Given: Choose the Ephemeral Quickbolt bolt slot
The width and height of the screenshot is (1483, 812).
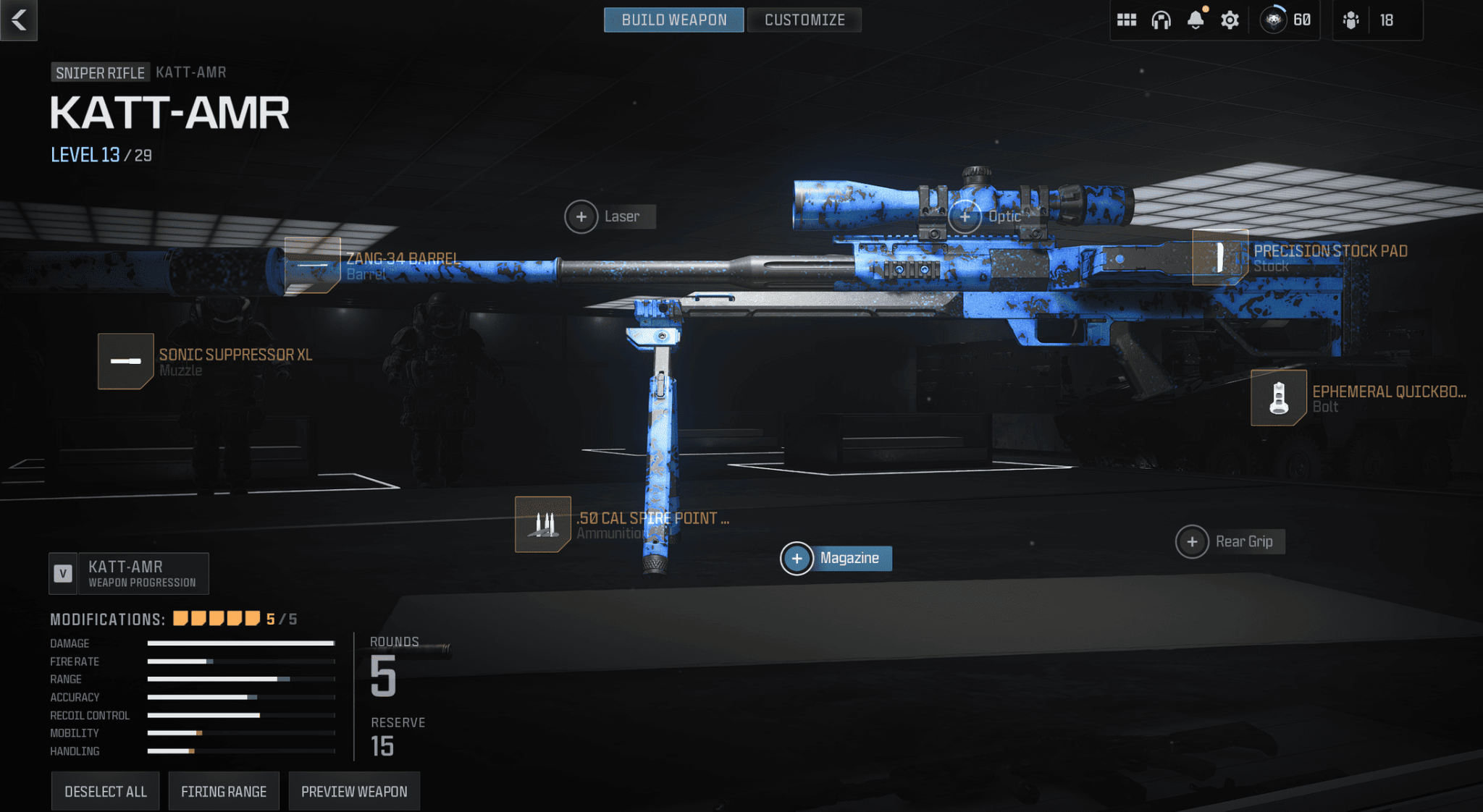Looking at the screenshot, I should [1279, 398].
